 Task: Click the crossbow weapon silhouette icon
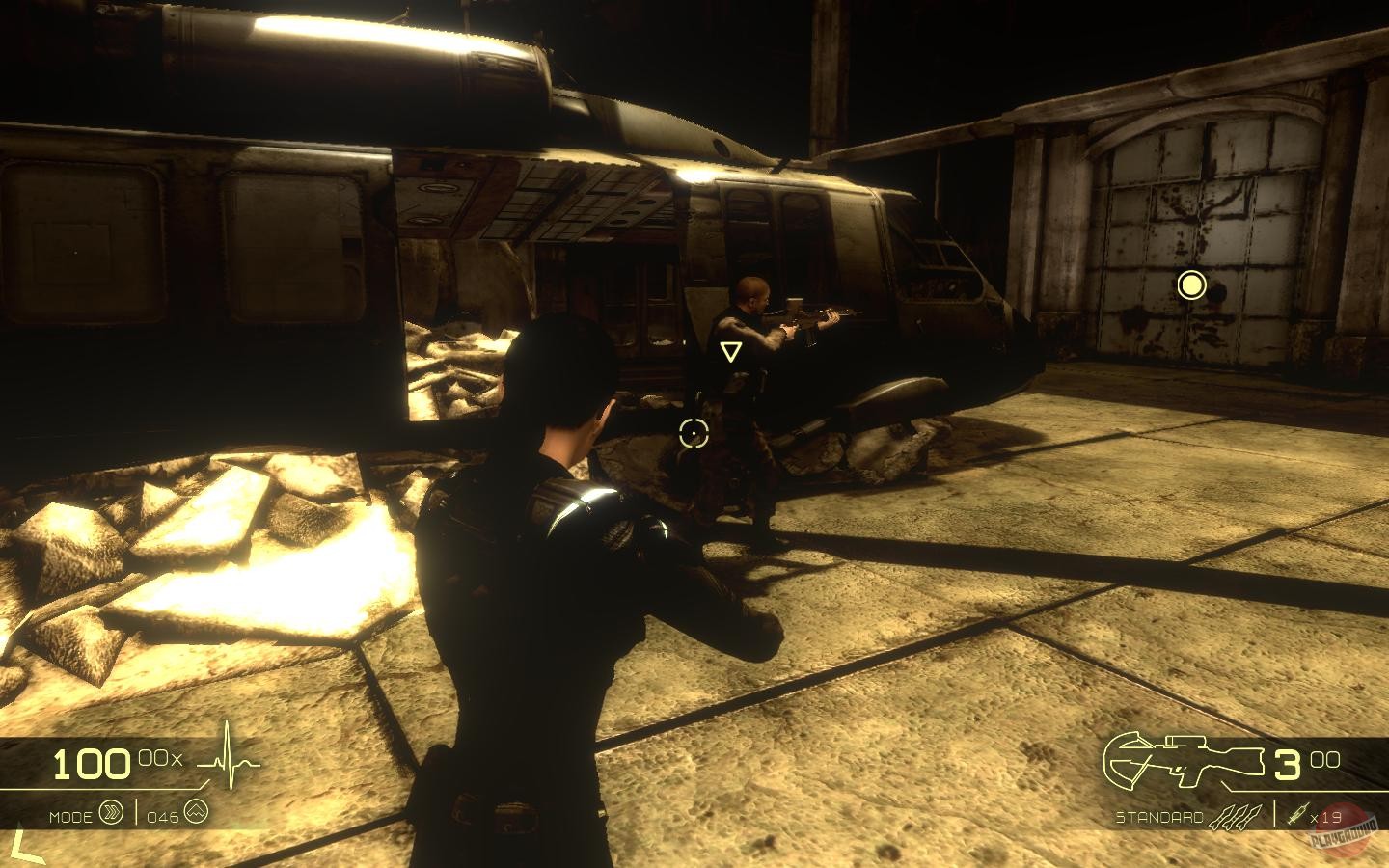1181,759
